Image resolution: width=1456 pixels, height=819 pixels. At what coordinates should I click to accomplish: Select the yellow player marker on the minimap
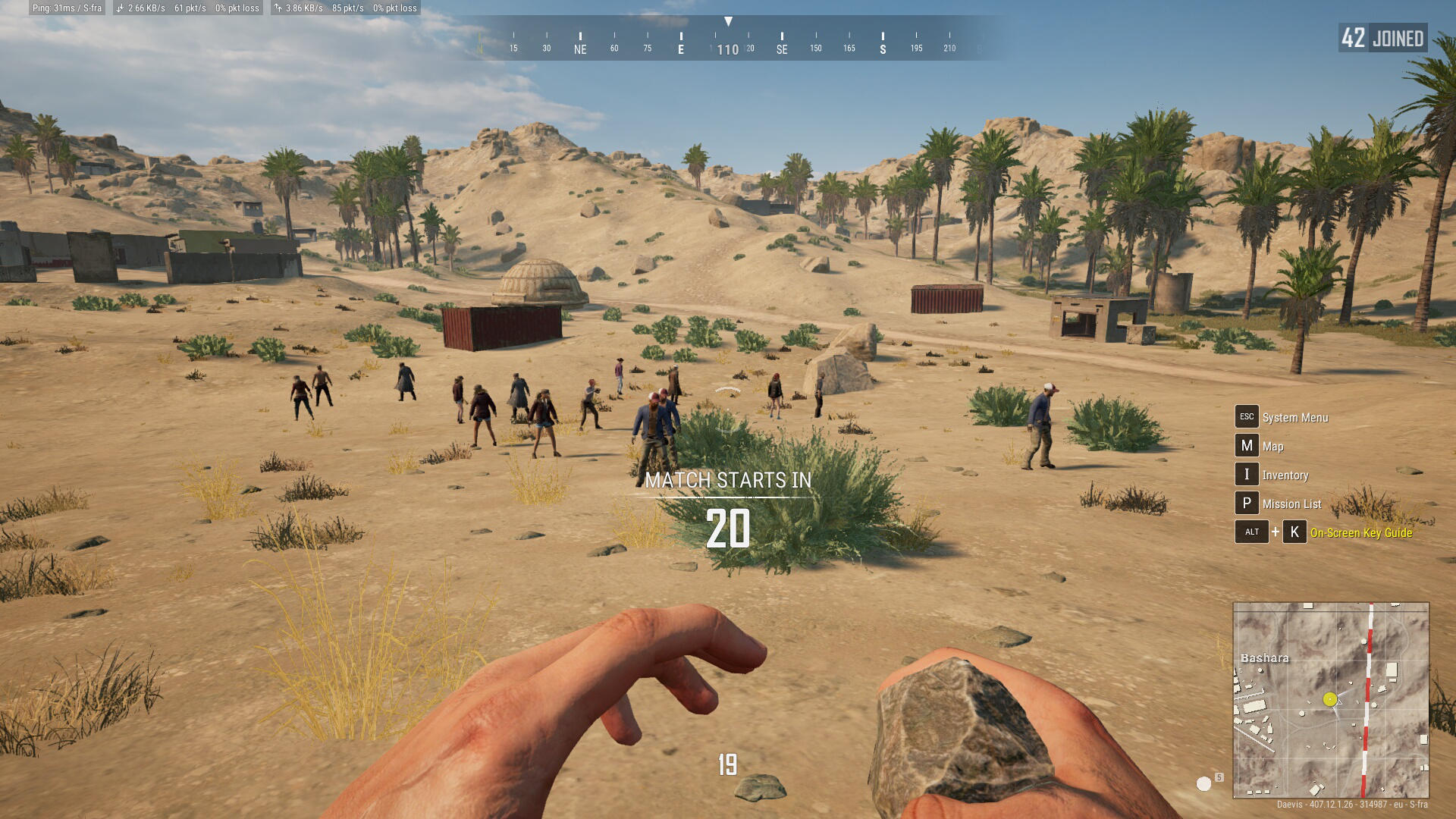click(1329, 699)
